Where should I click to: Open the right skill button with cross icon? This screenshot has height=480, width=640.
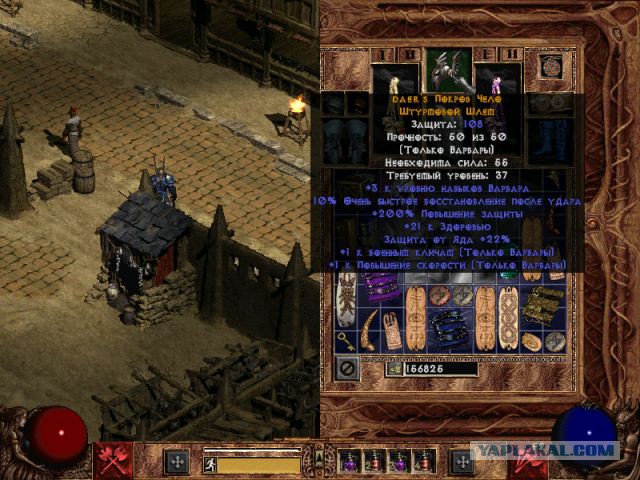461,462
